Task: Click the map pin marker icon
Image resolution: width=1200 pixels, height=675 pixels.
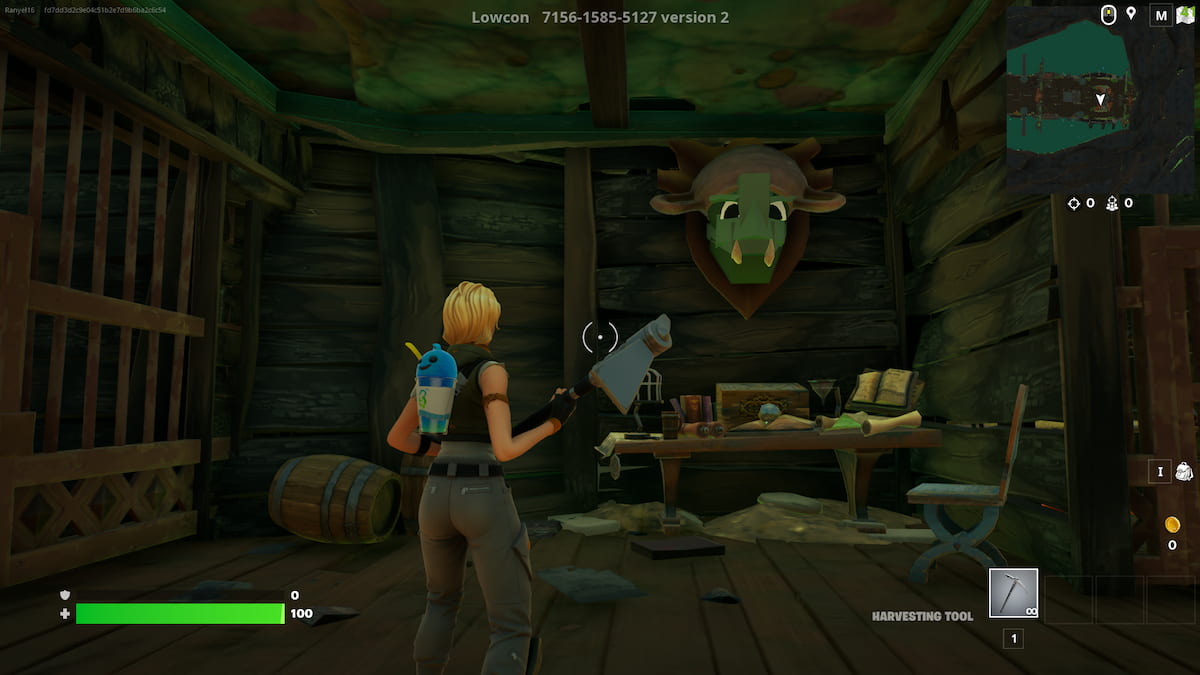Action: 1131,14
